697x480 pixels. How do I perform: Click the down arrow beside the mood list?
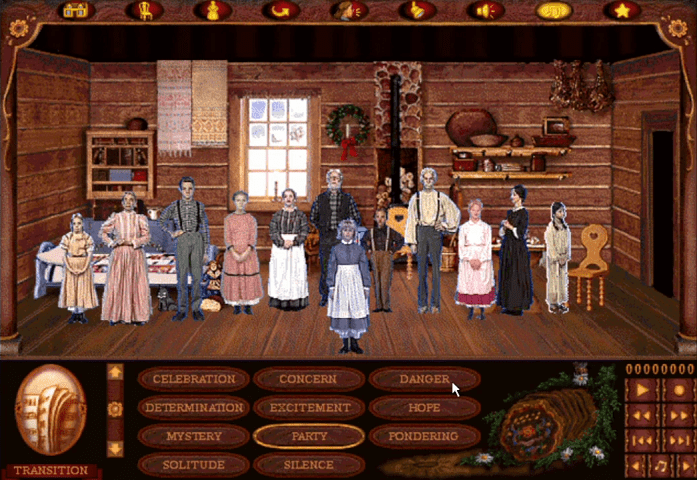115,448
